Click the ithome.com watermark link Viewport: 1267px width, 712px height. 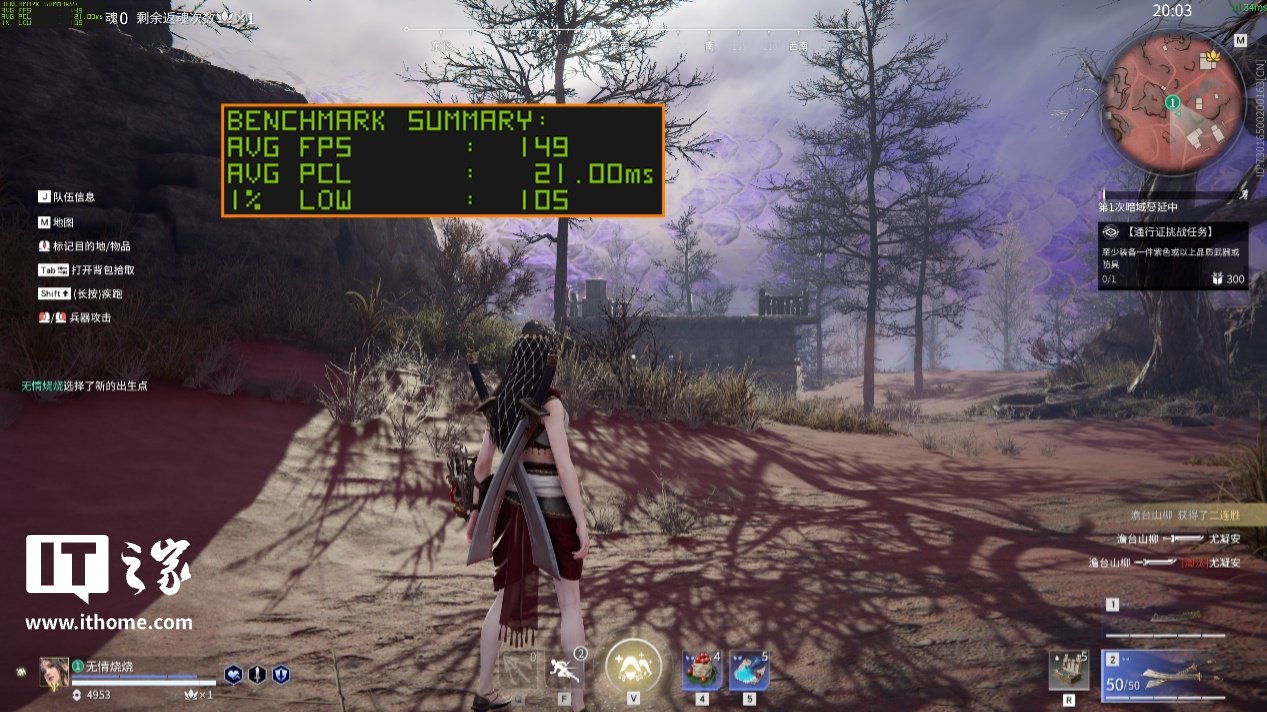tap(108, 622)
